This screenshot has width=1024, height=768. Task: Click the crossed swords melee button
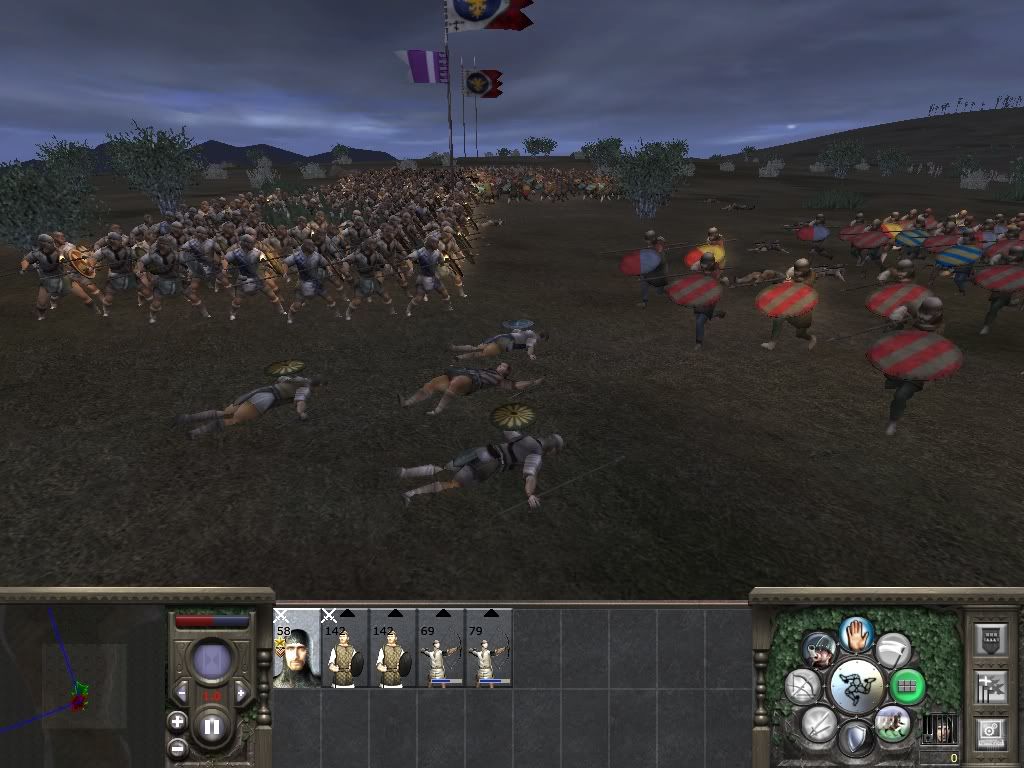[818, 723]
